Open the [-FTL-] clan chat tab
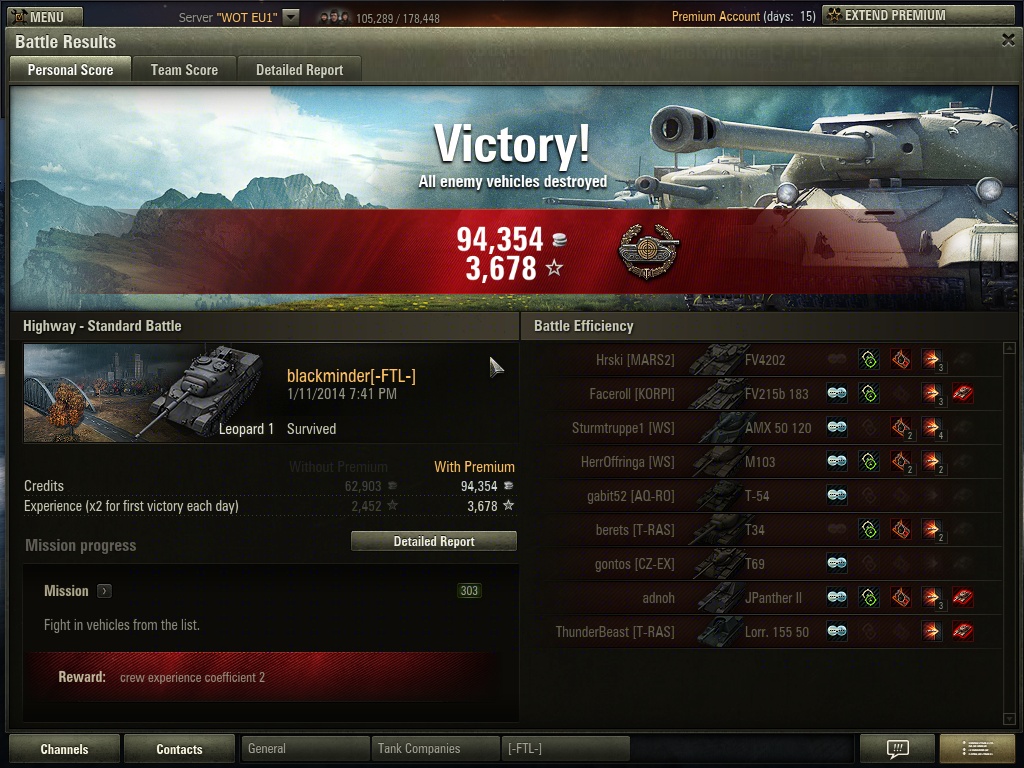The image size is (1024, 768). pyautogui.click(x=565, y=748)
